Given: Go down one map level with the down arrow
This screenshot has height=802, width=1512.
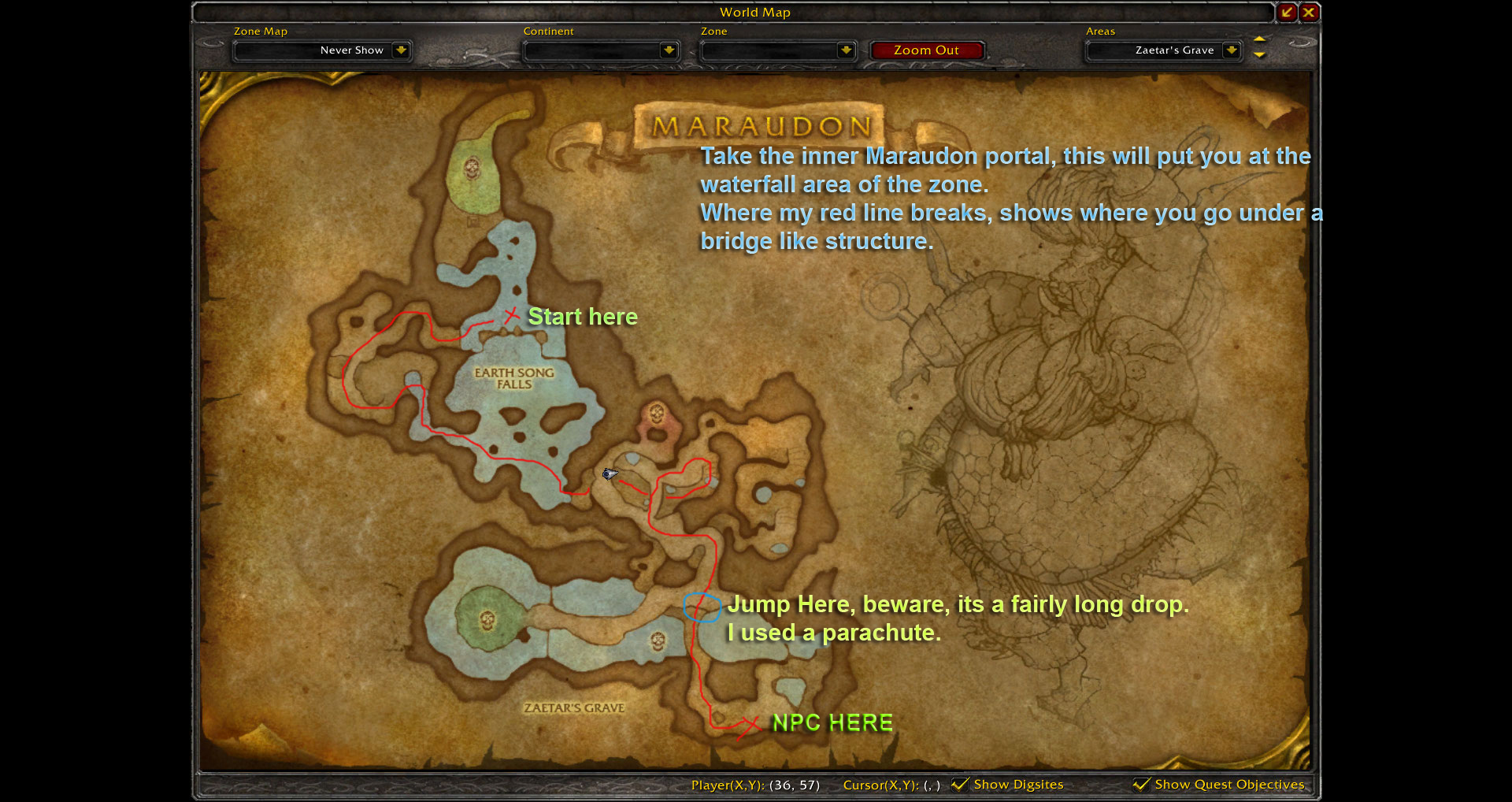Looking at the screenshot, I should pos(1259,55).
